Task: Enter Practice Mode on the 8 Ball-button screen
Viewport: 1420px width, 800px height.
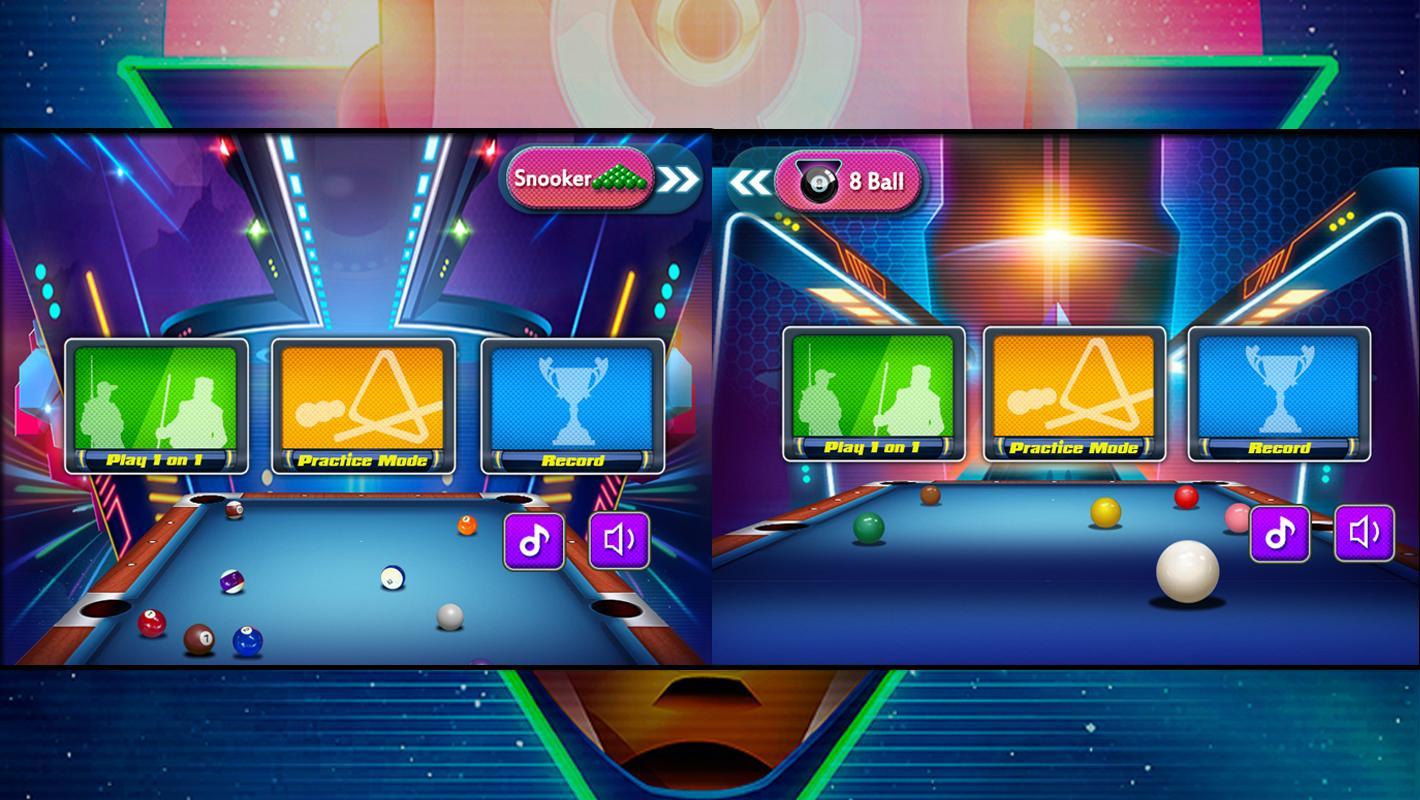Action: [1074, 394]
